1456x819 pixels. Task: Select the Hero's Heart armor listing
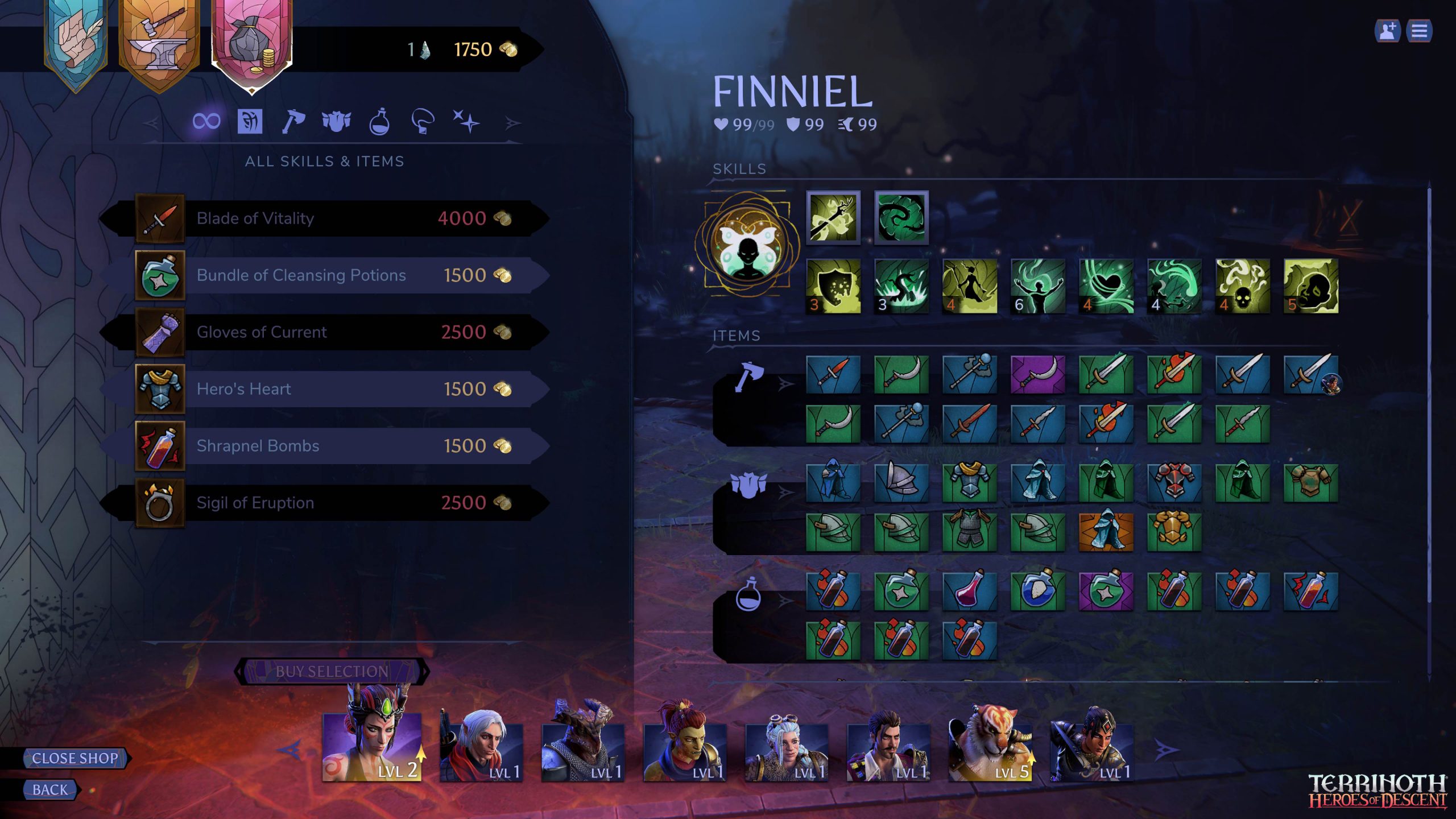coord(324,389)
